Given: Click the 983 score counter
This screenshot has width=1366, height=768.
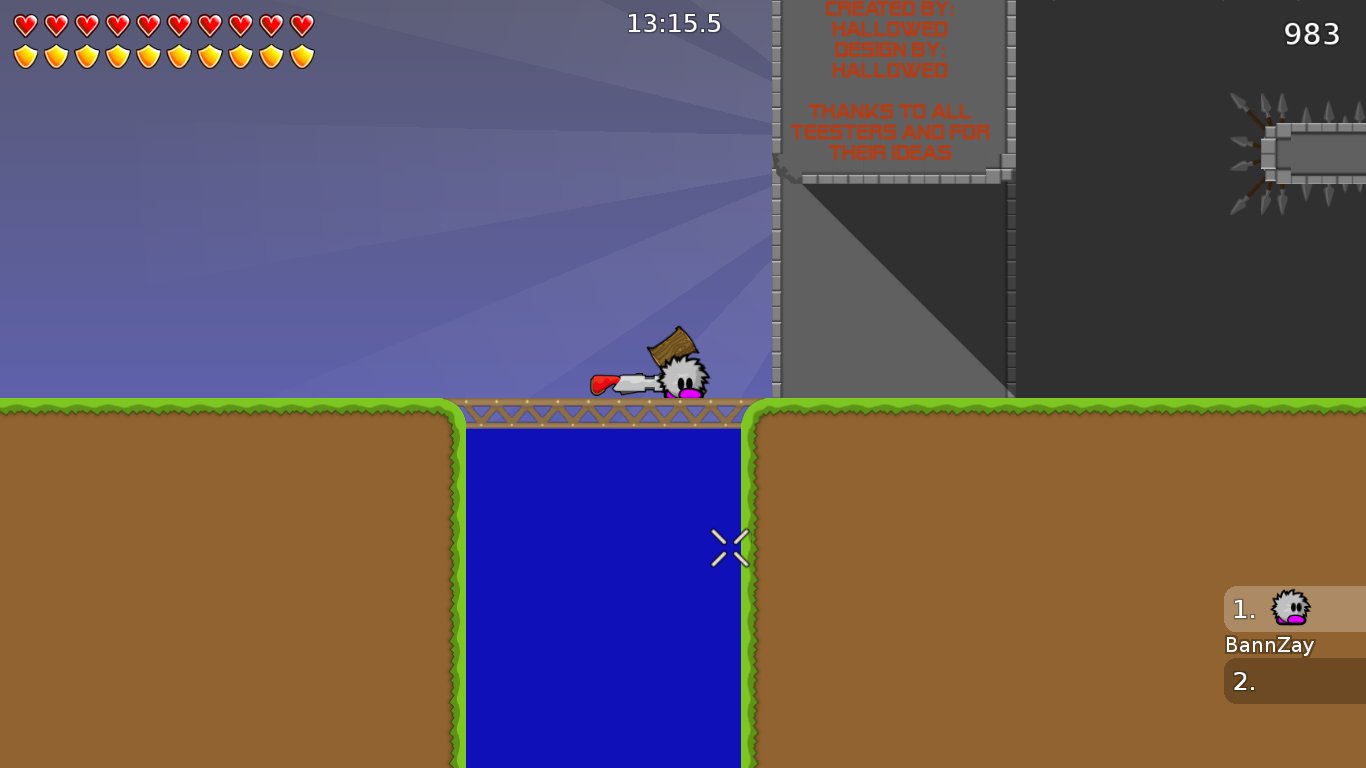Looking at the screenshot, I should click(x=1310, y=34).
